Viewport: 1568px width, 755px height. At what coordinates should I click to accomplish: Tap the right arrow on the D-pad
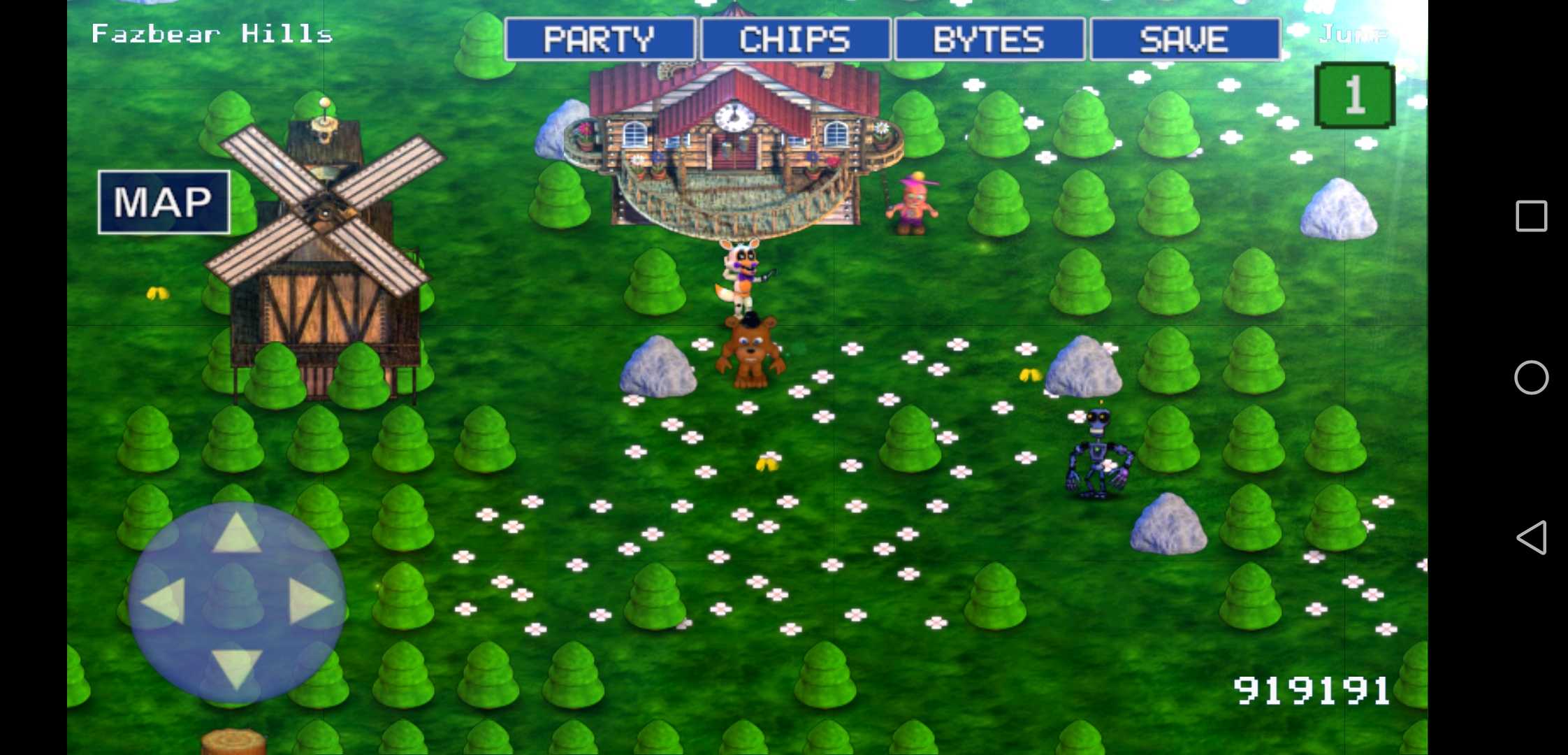[x=310, y=601]
